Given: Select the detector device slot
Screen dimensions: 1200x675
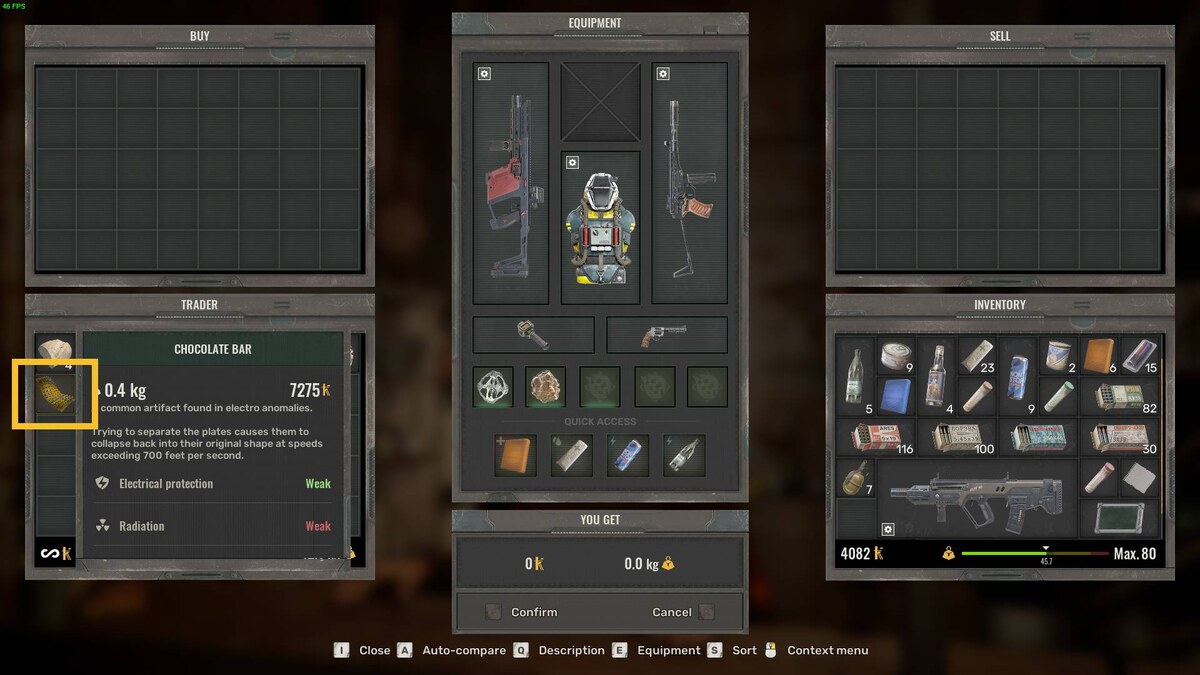Looking at the screenshot, I should point(533,335).
